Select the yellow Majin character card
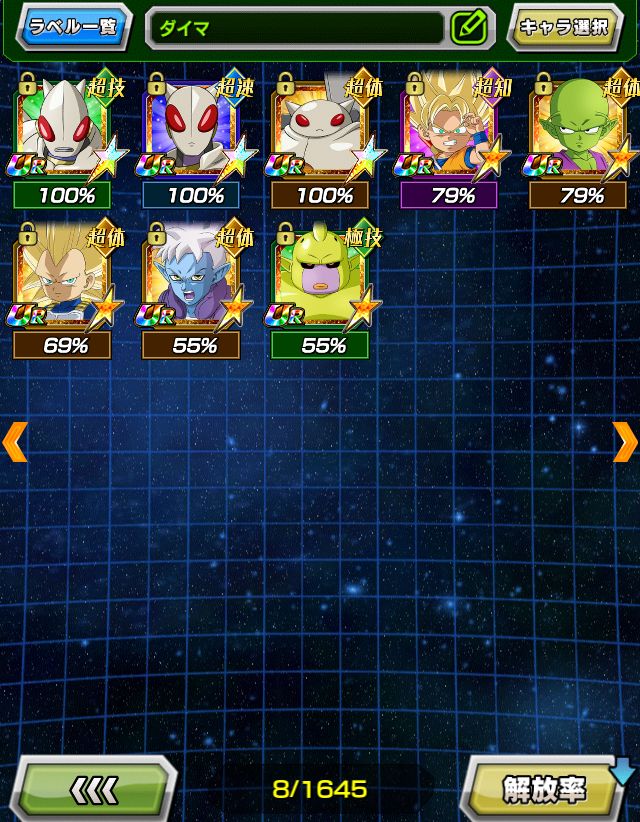The width and height of the screenshot is (640, 822). [x=323, y=280]
